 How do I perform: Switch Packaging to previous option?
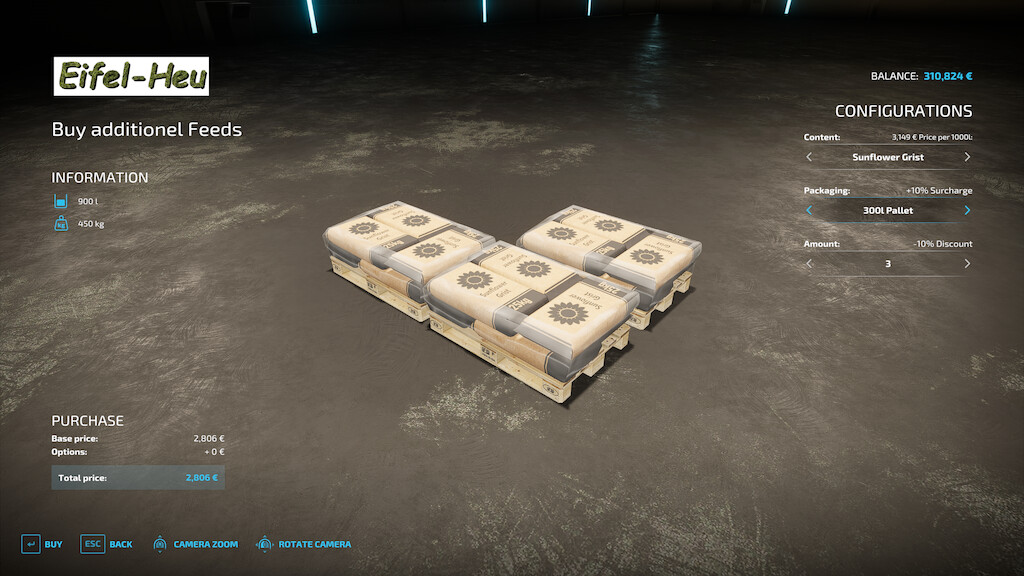(x=809, y=211)
